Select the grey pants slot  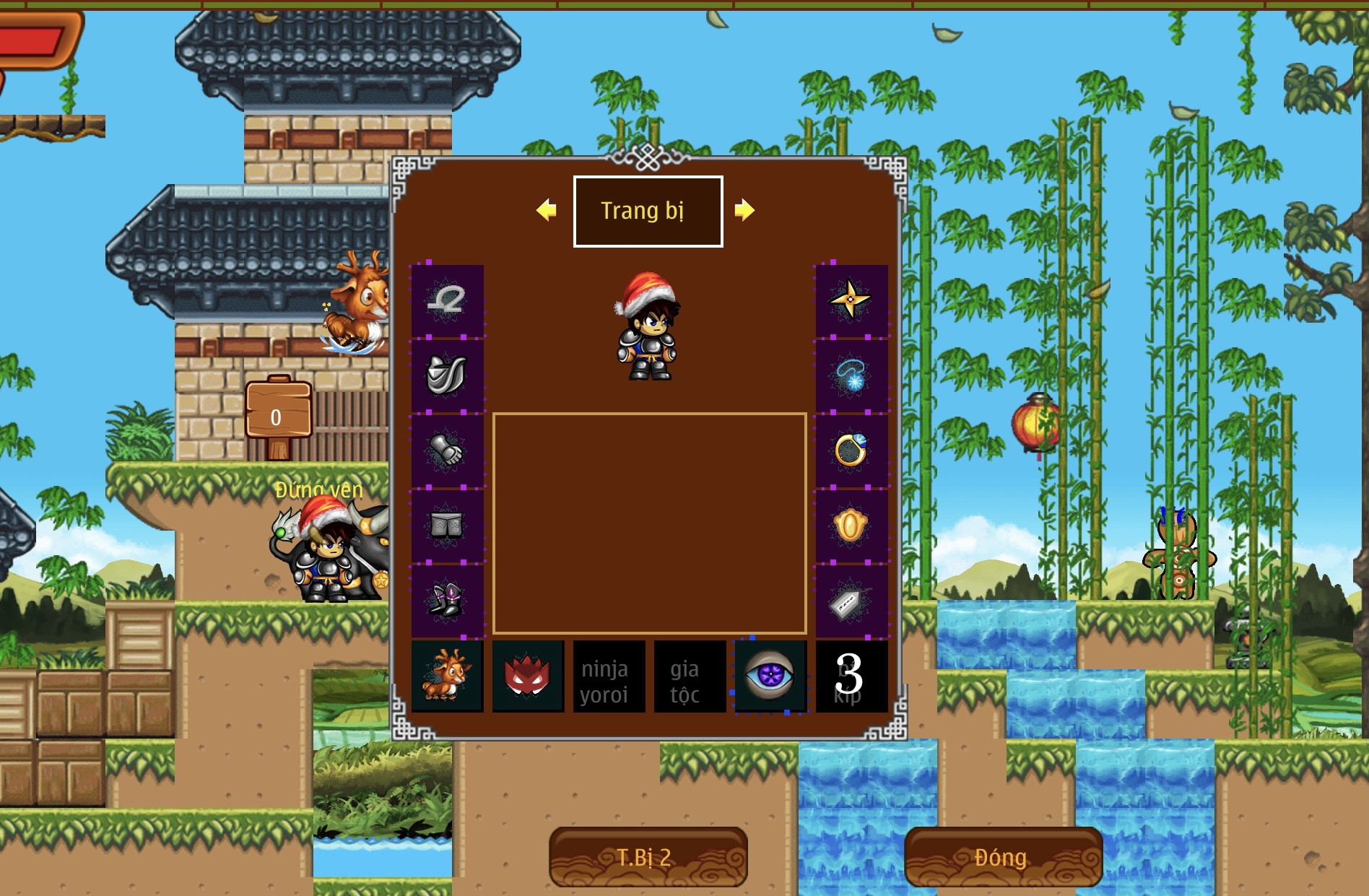point(447,525)
